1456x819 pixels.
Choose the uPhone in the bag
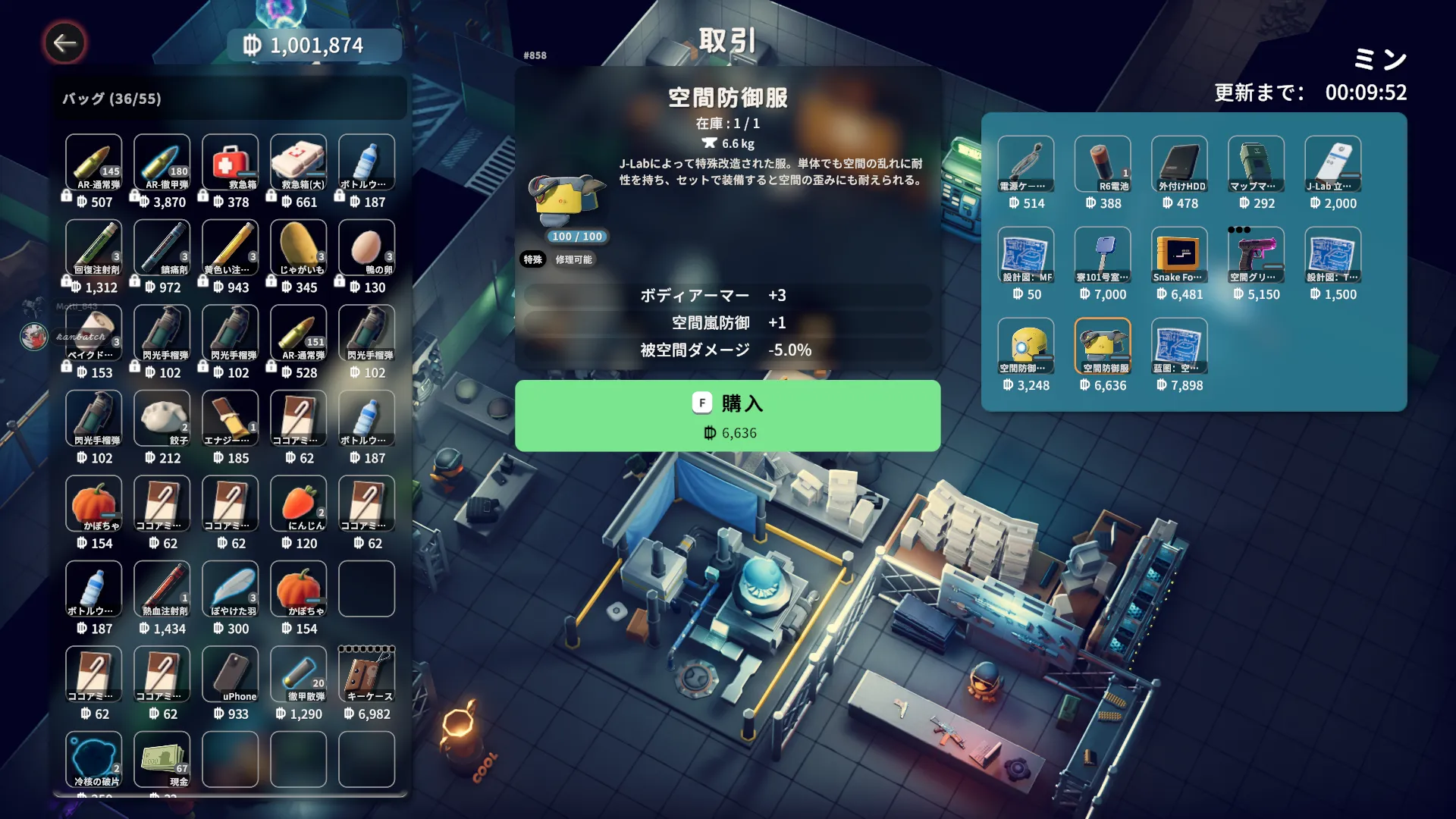coord(230,674)
